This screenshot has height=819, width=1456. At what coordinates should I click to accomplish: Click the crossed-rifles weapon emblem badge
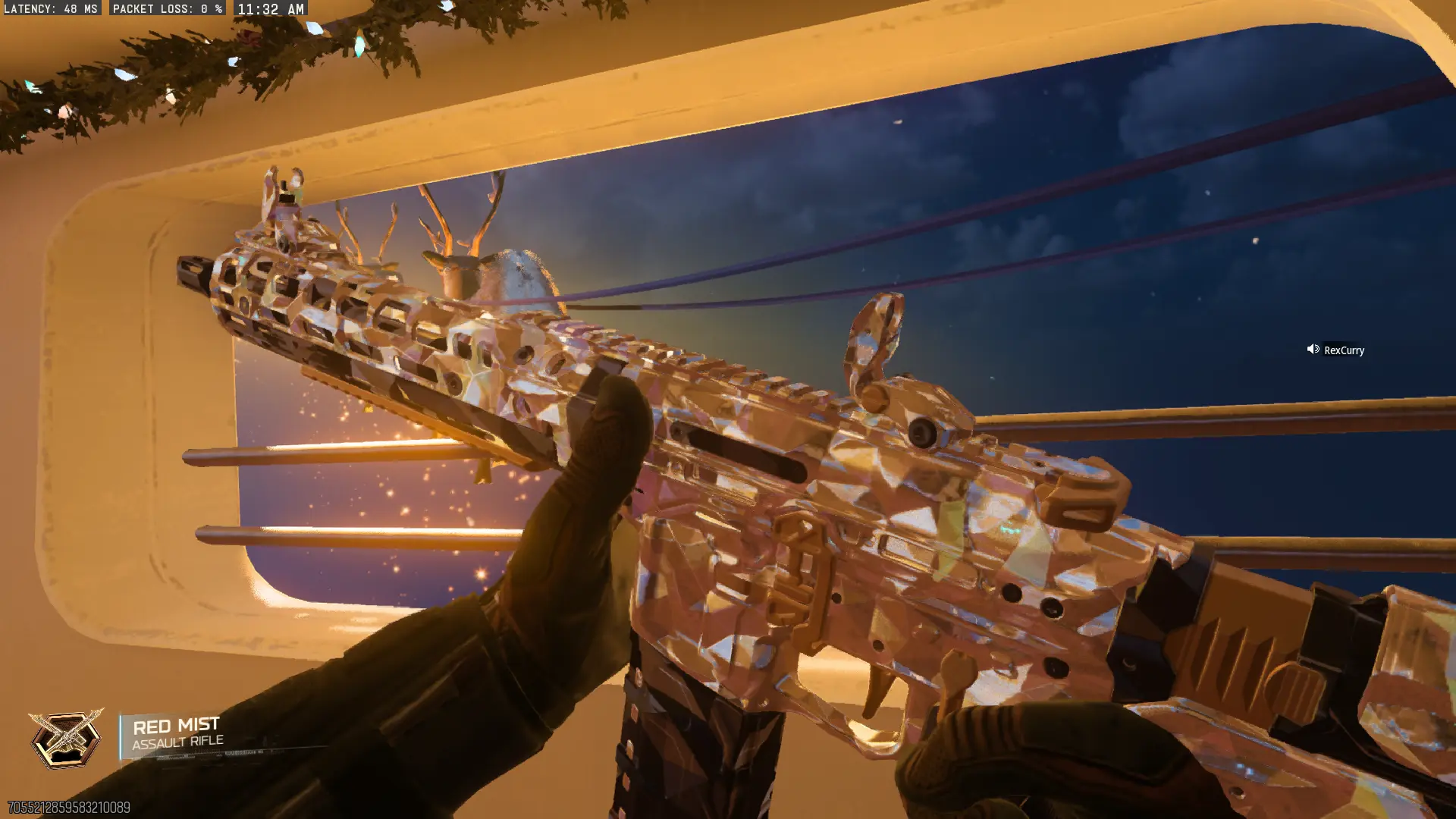point(64,737)
